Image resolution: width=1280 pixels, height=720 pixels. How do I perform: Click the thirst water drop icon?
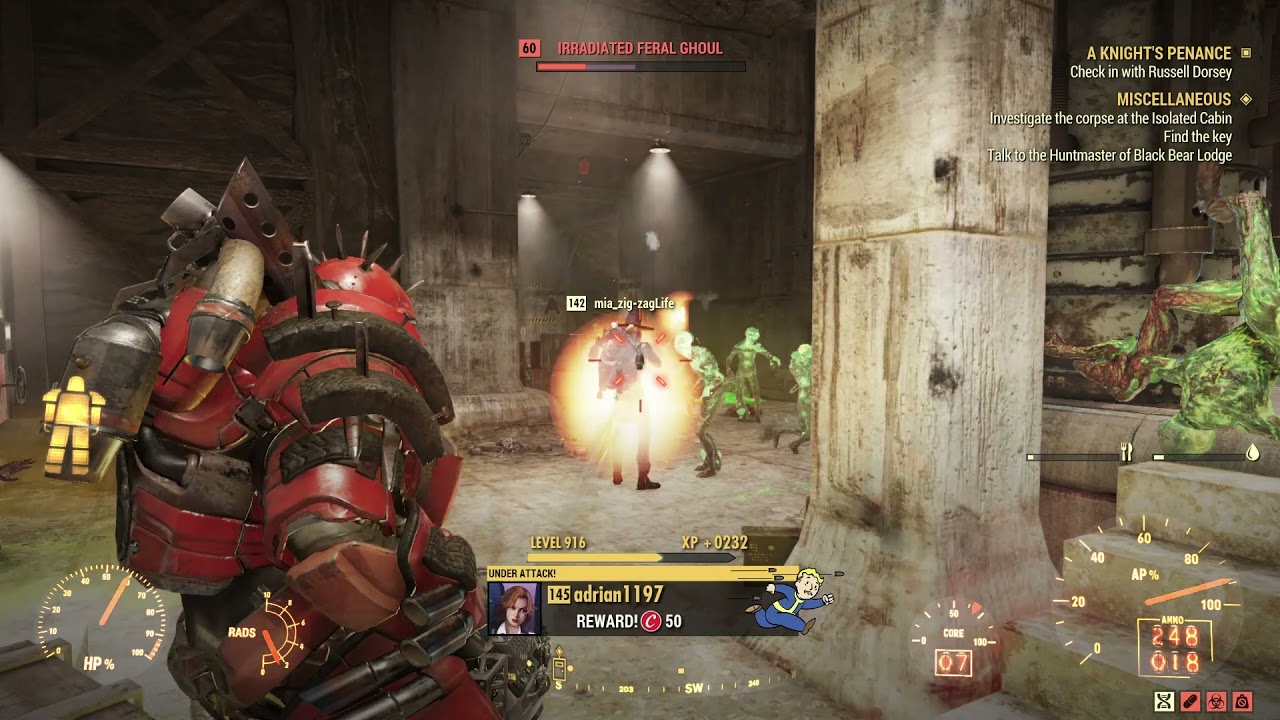(1252, 453)
